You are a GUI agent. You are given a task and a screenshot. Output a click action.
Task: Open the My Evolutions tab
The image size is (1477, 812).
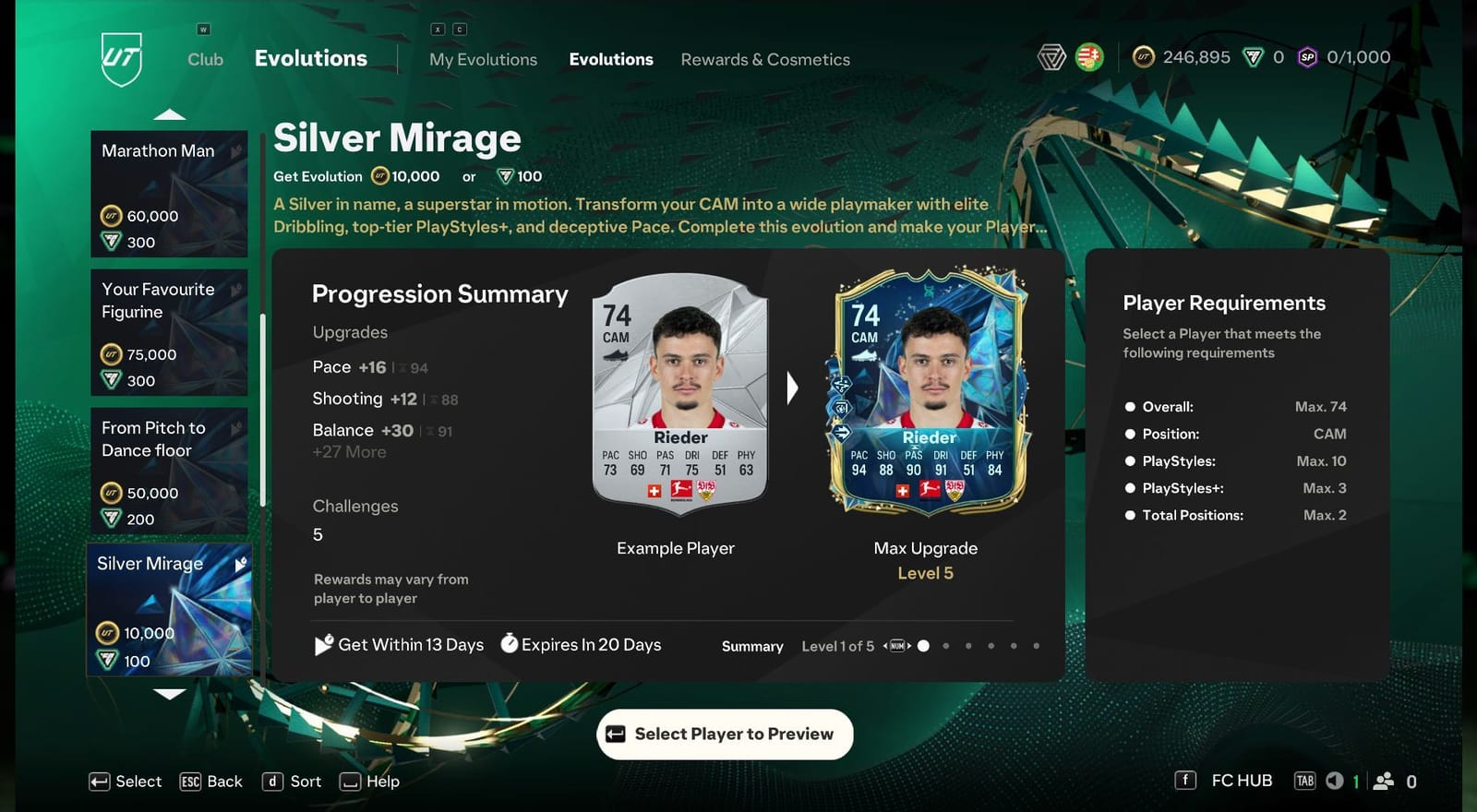coord(483,58)
